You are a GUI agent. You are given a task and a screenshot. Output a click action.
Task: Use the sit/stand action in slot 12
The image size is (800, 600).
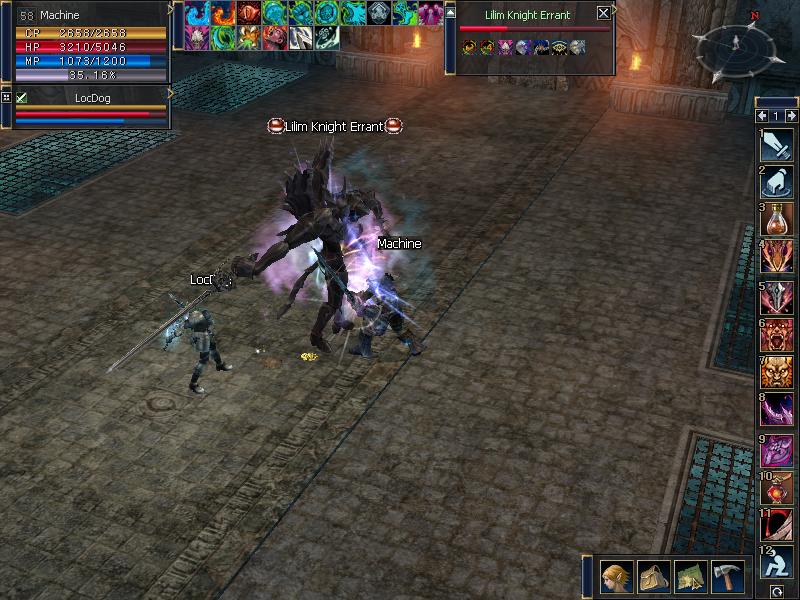[777, 562]
